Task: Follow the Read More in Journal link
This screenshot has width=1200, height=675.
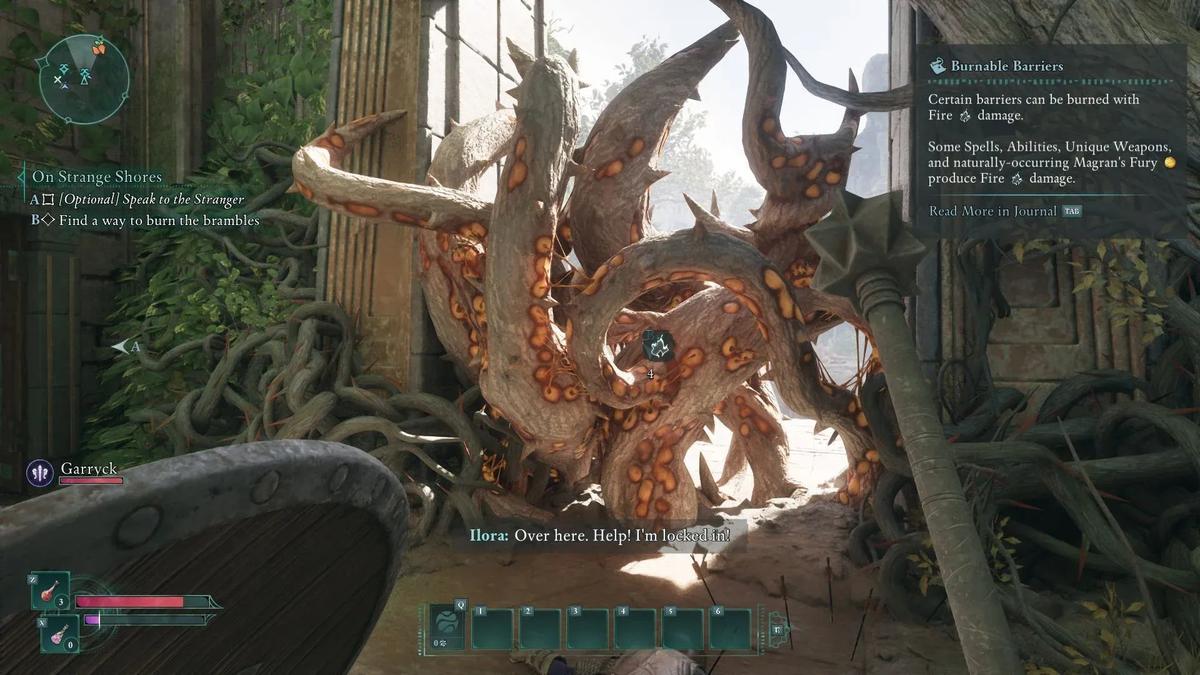Action: [992, 211]
